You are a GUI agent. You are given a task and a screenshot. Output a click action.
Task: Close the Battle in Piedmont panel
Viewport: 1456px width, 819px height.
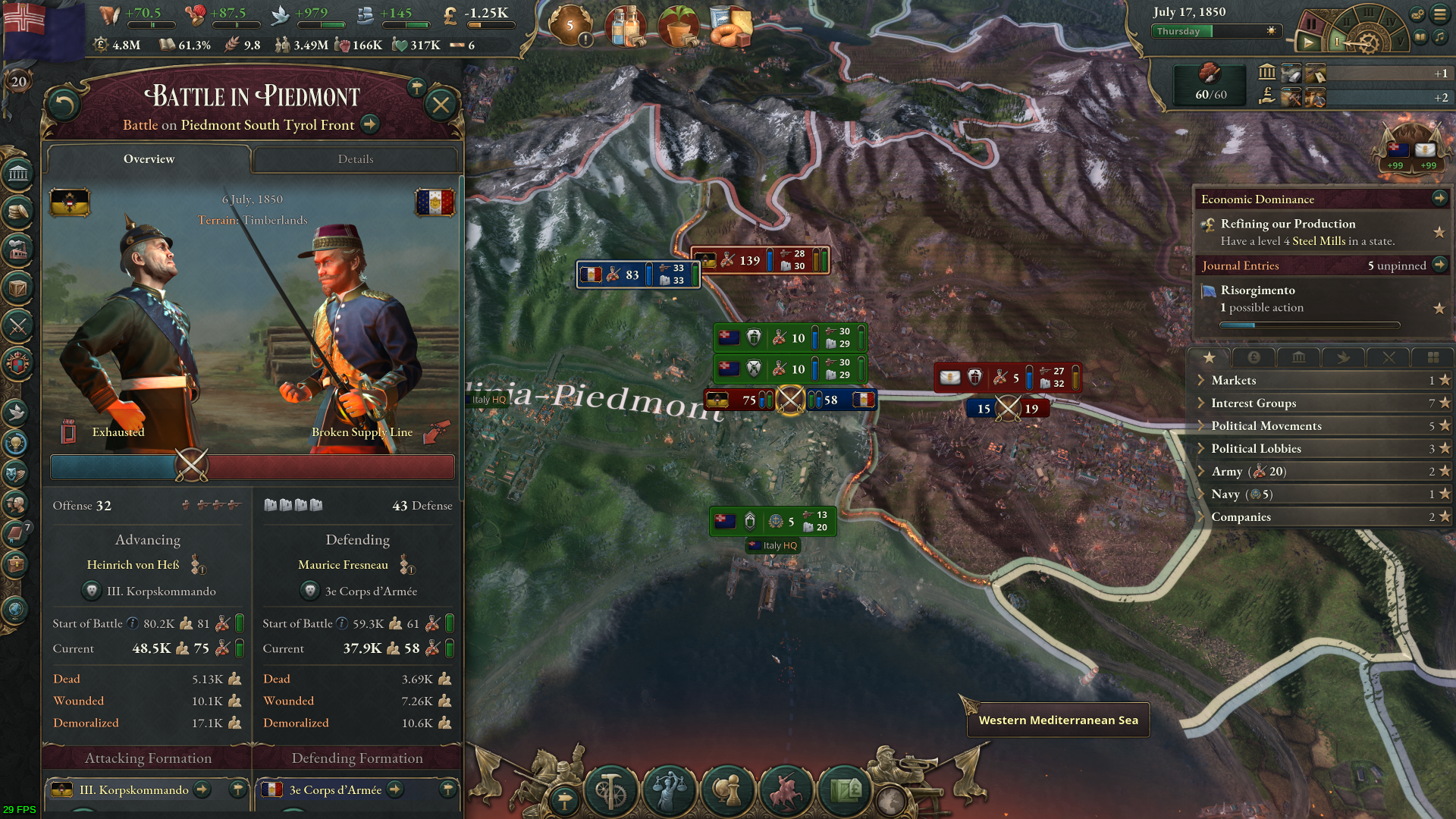click(441, 105)
